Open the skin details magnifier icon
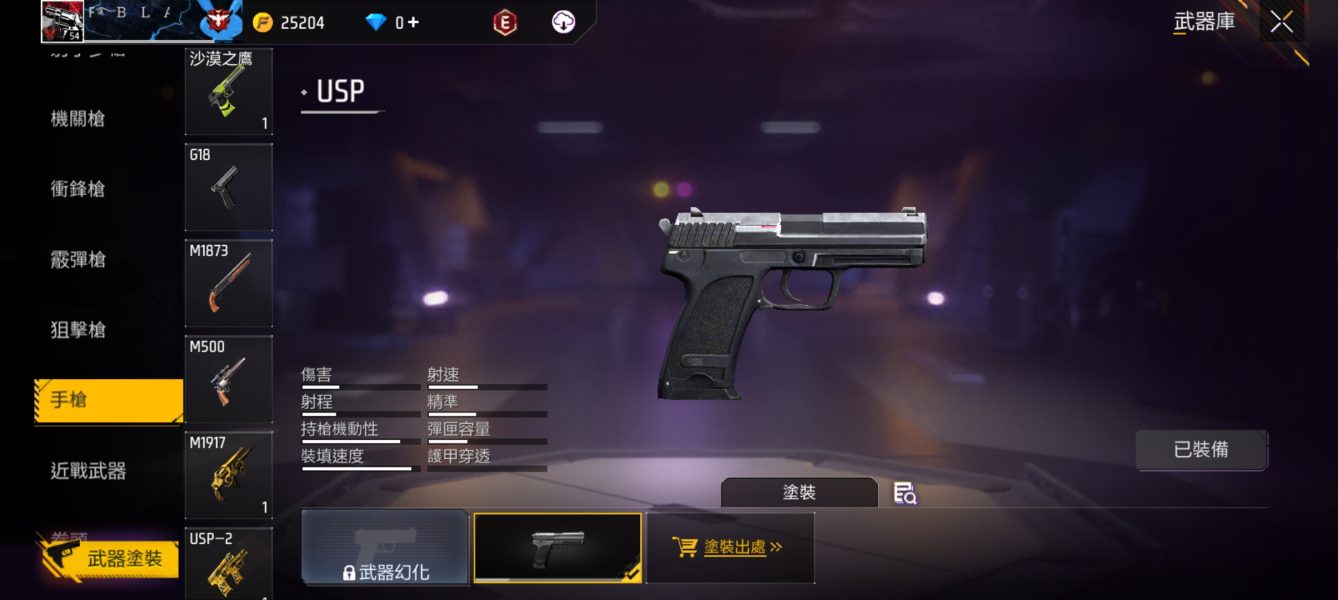 (905, 493)
